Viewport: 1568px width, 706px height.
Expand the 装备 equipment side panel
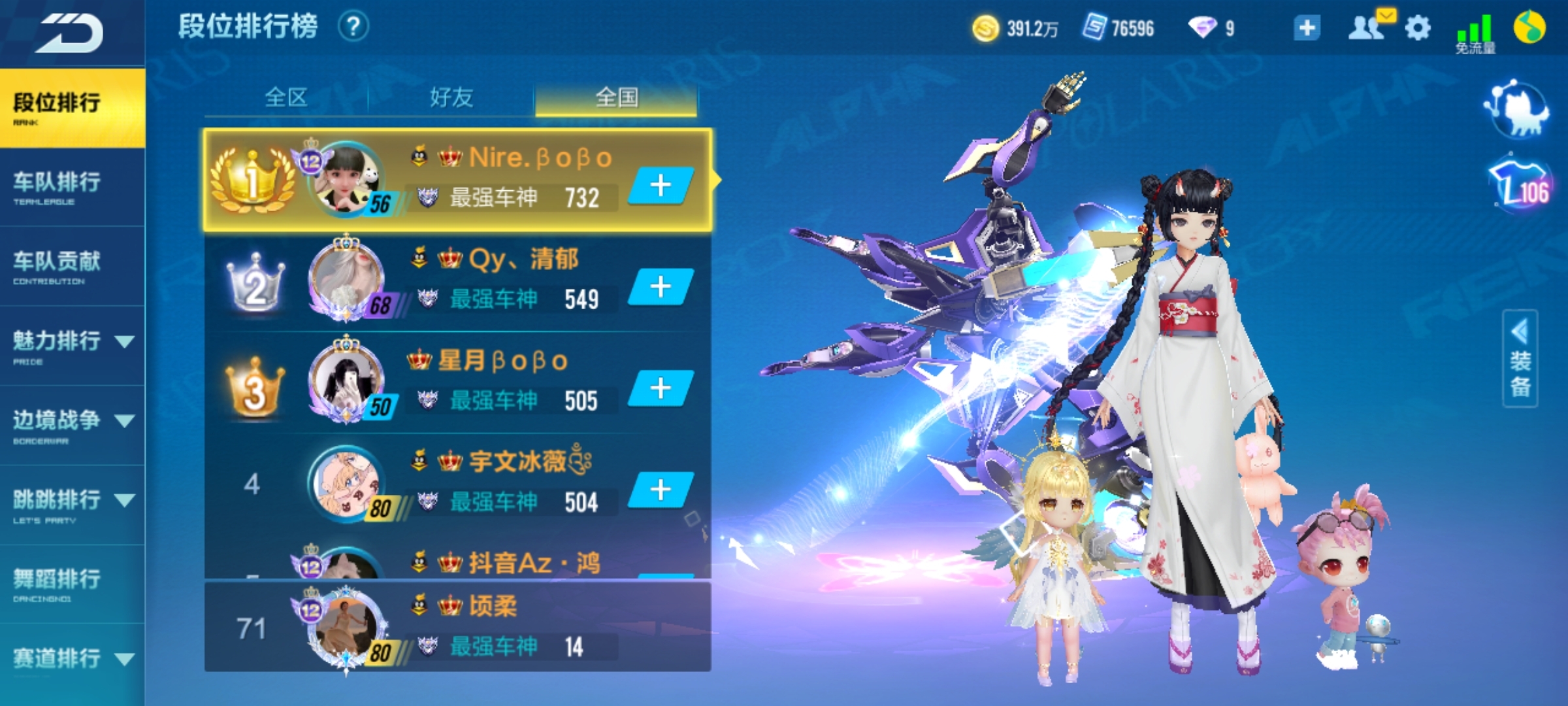coord(1520,359)
